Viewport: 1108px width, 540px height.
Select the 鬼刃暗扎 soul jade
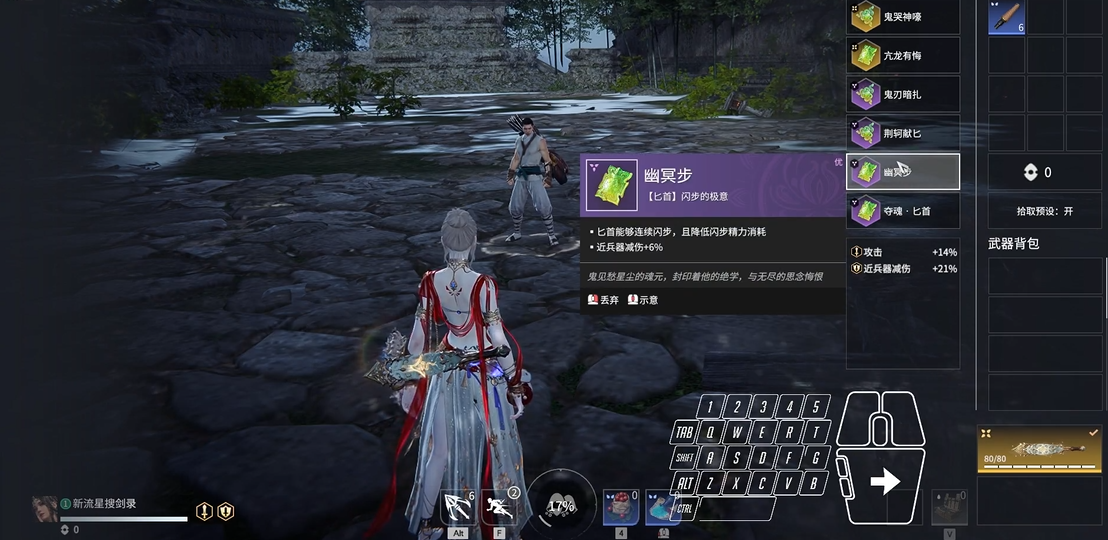click(x=903, y=95)
